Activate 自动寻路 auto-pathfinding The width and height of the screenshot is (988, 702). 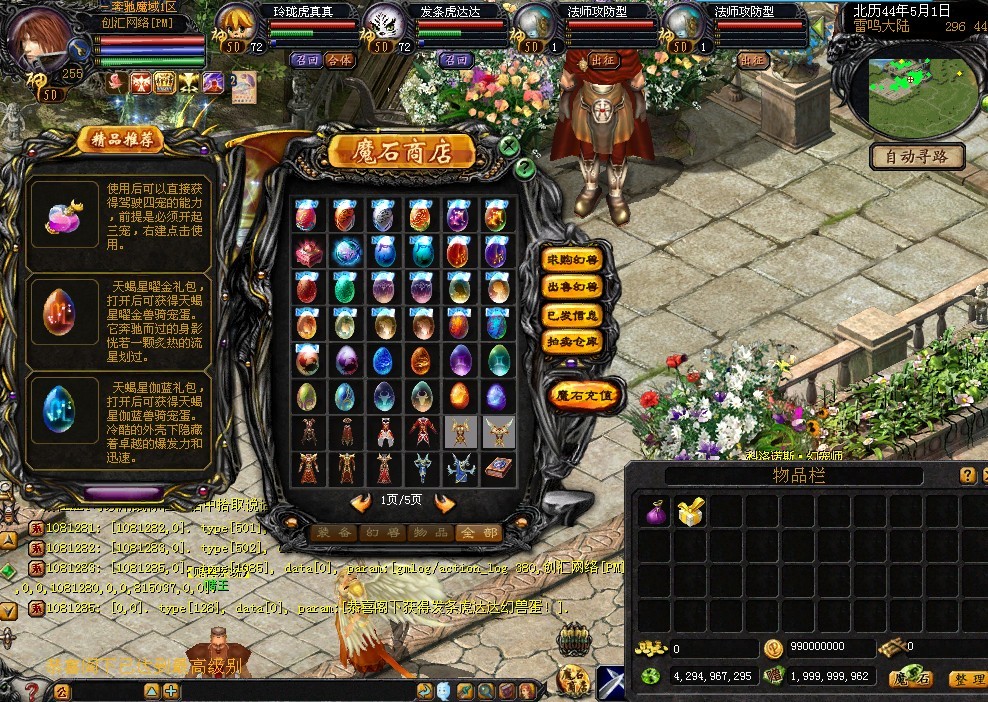pos(917,156)
